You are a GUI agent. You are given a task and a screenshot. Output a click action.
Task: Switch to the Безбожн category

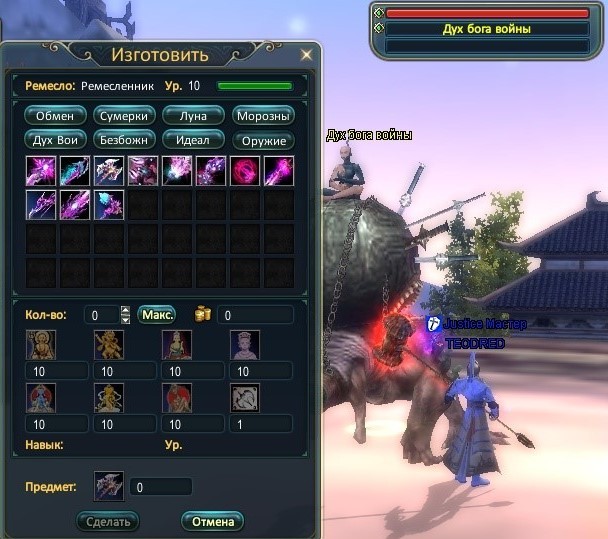coord(123,140)
